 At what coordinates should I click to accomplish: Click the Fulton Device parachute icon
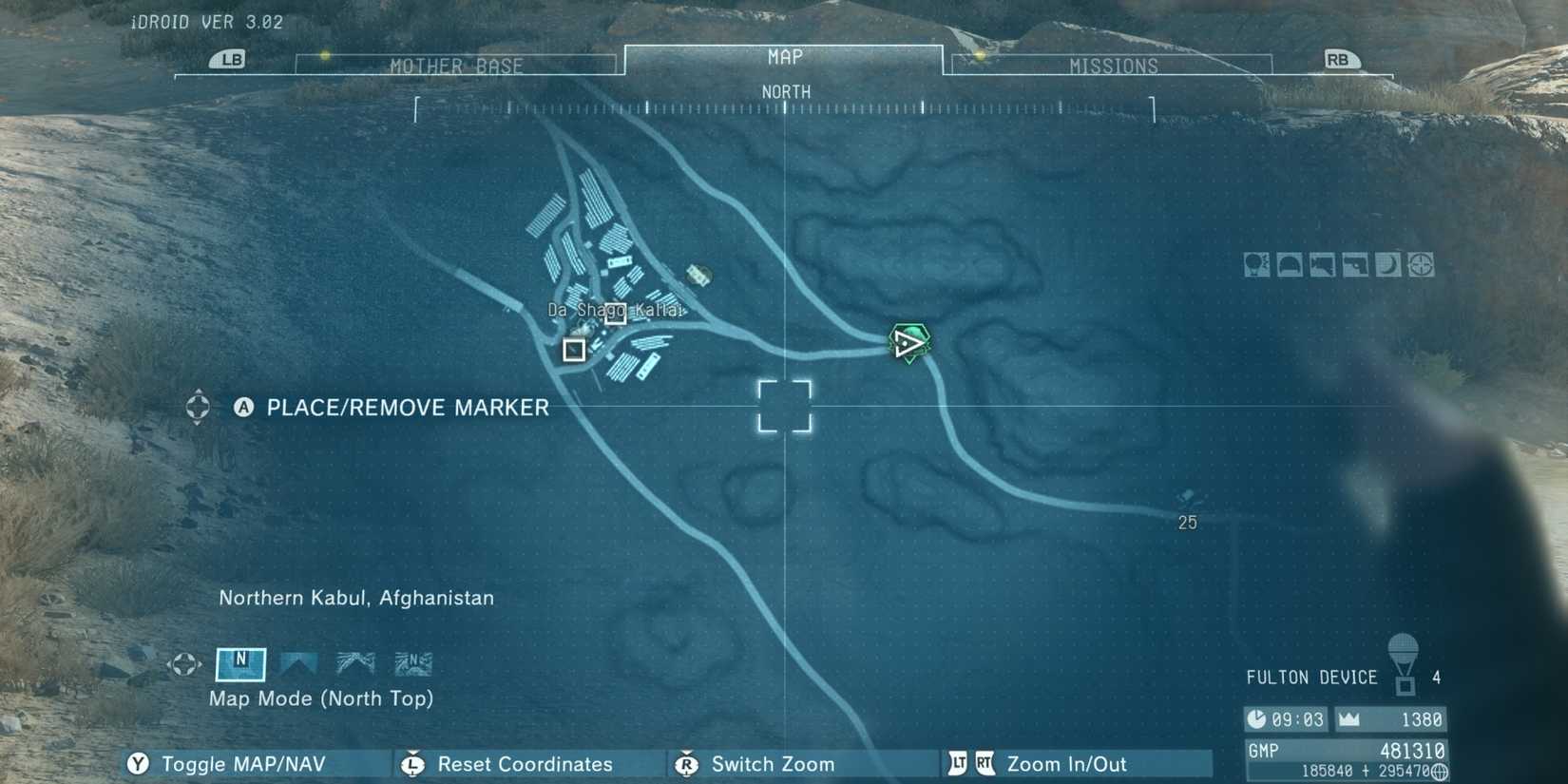(1404, 670)
